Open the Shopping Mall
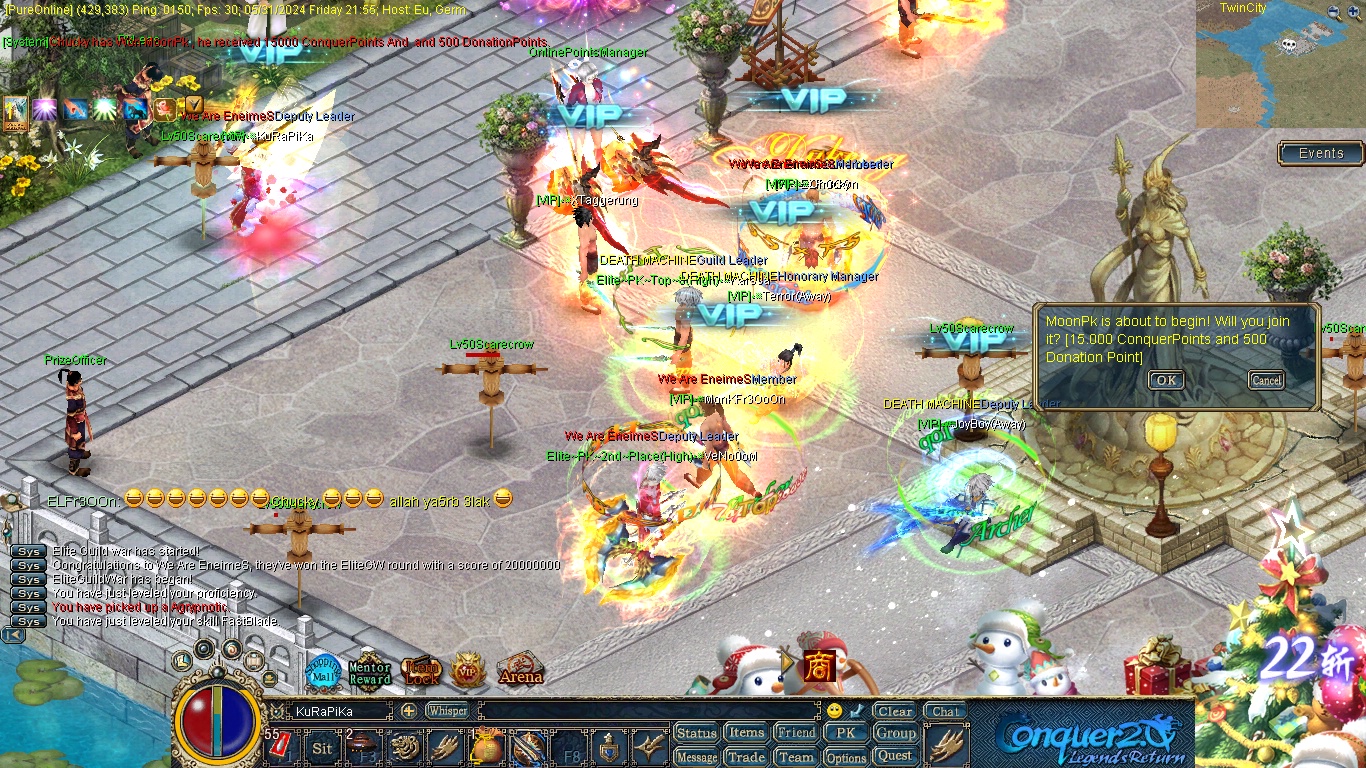 pyautogui.click(x=323, y=673)
